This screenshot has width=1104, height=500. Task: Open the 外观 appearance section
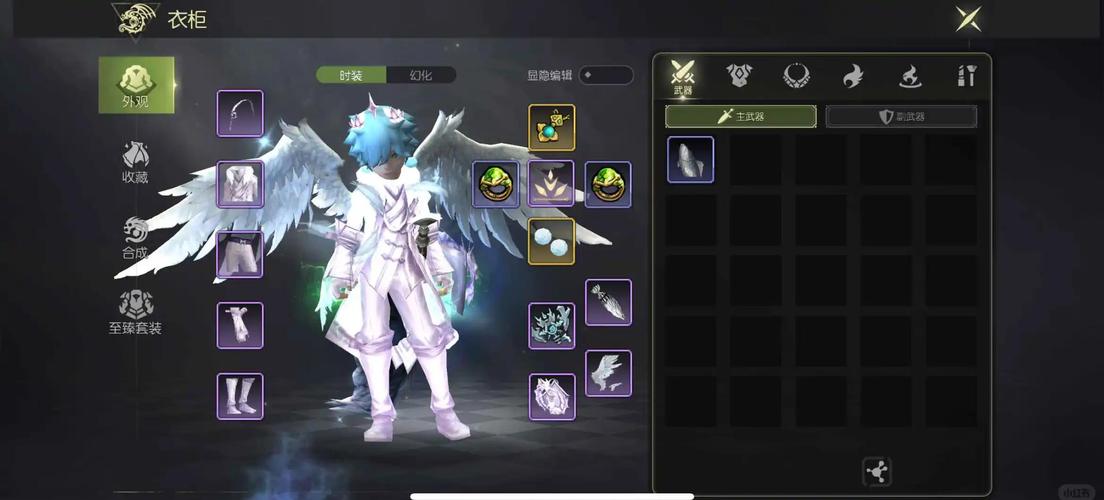[136, 85]
